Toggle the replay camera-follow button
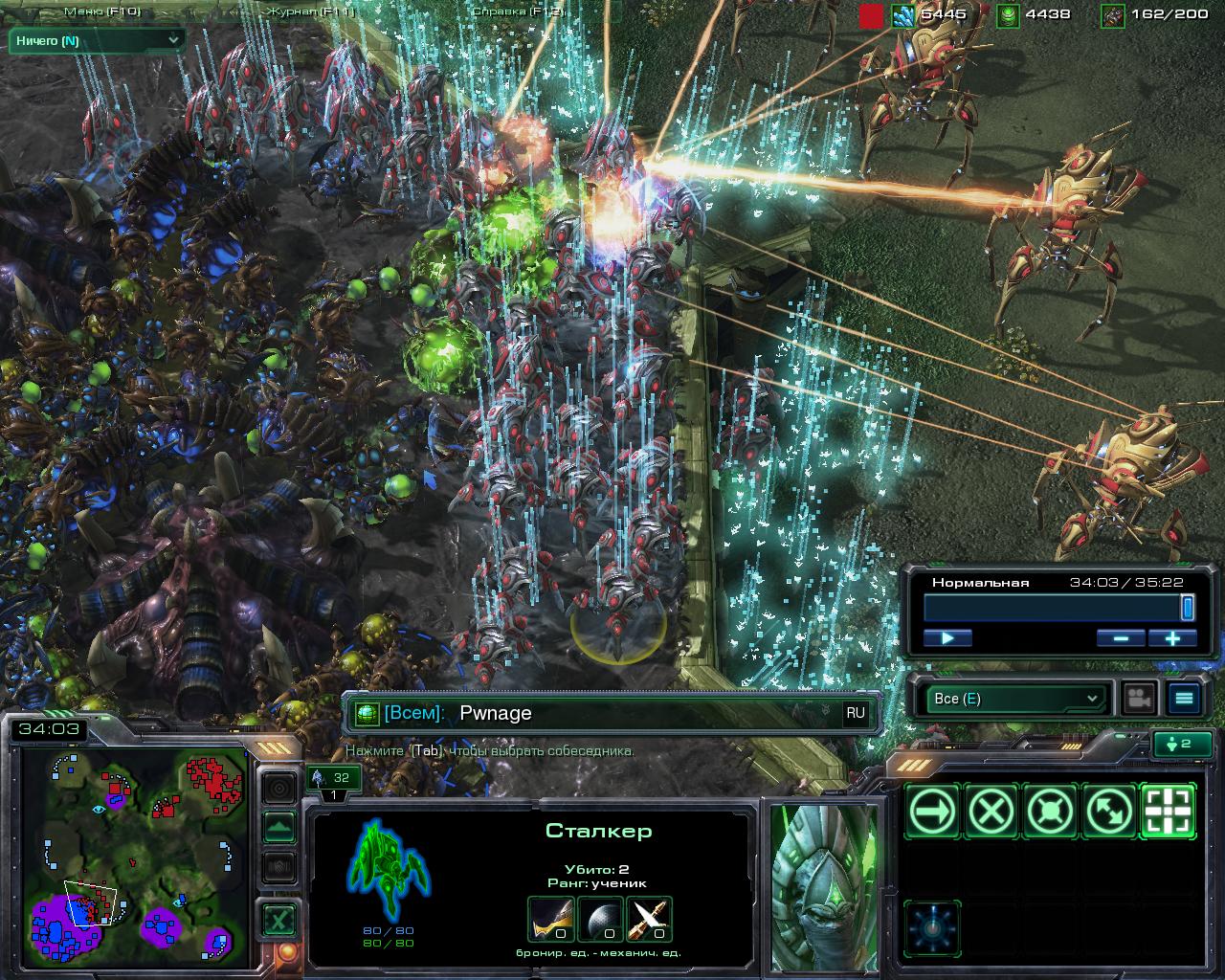This screenshot has width=1225, height=980. pyautogui.click(x=1138, y=699)
